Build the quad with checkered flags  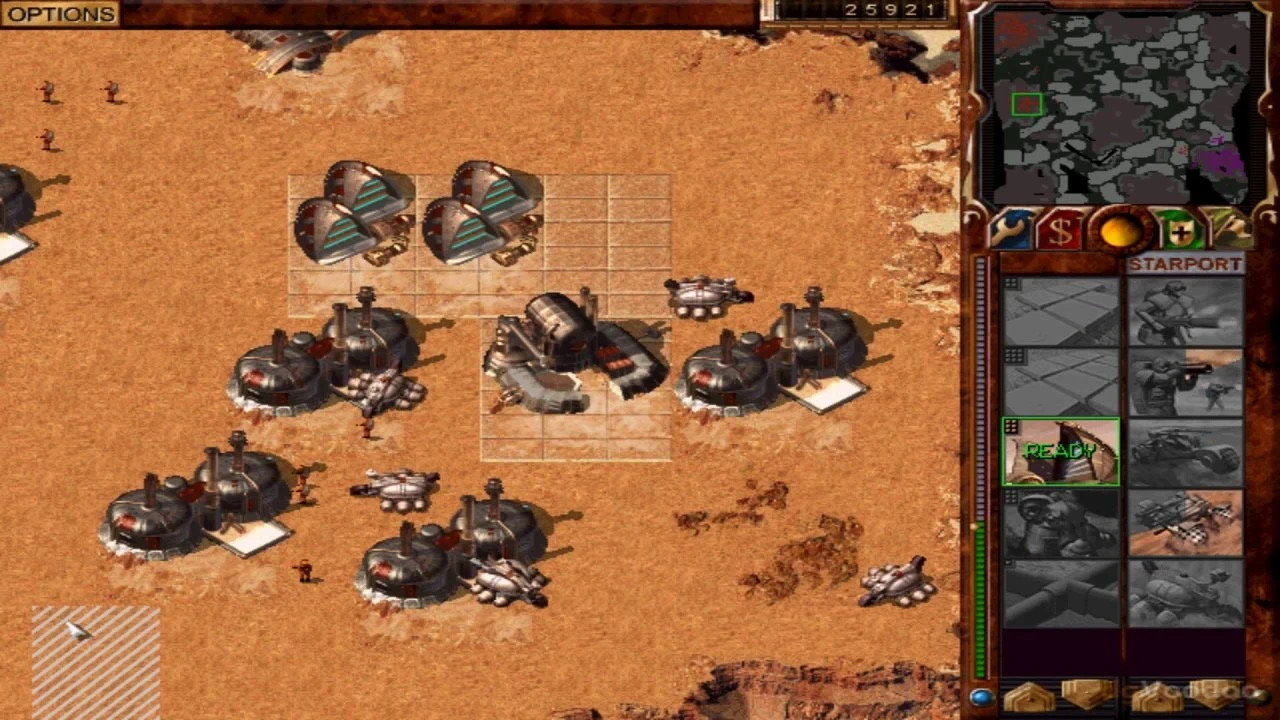(x=1186, y=523)
